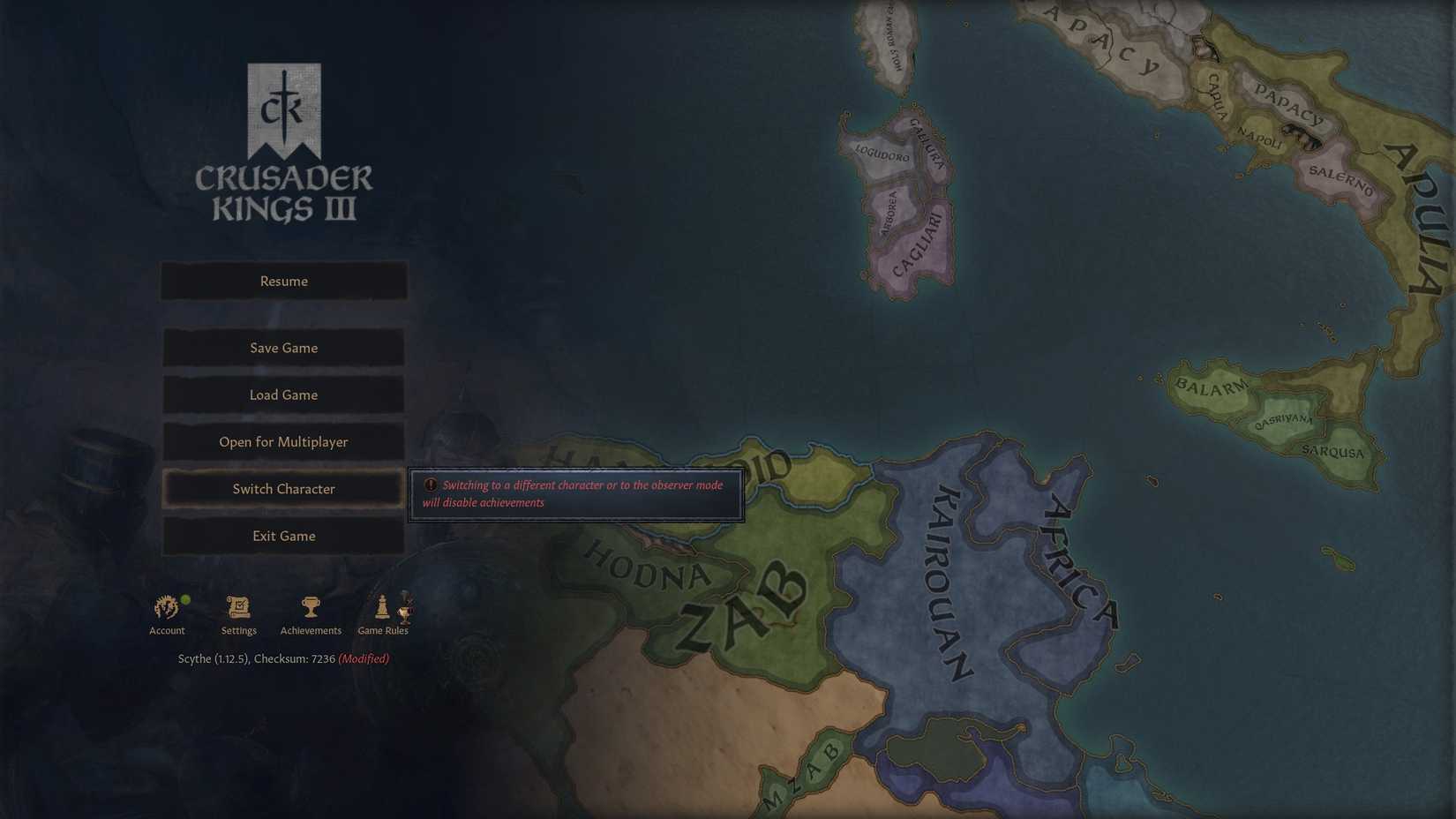Load a saved game

tap(282, 394)
